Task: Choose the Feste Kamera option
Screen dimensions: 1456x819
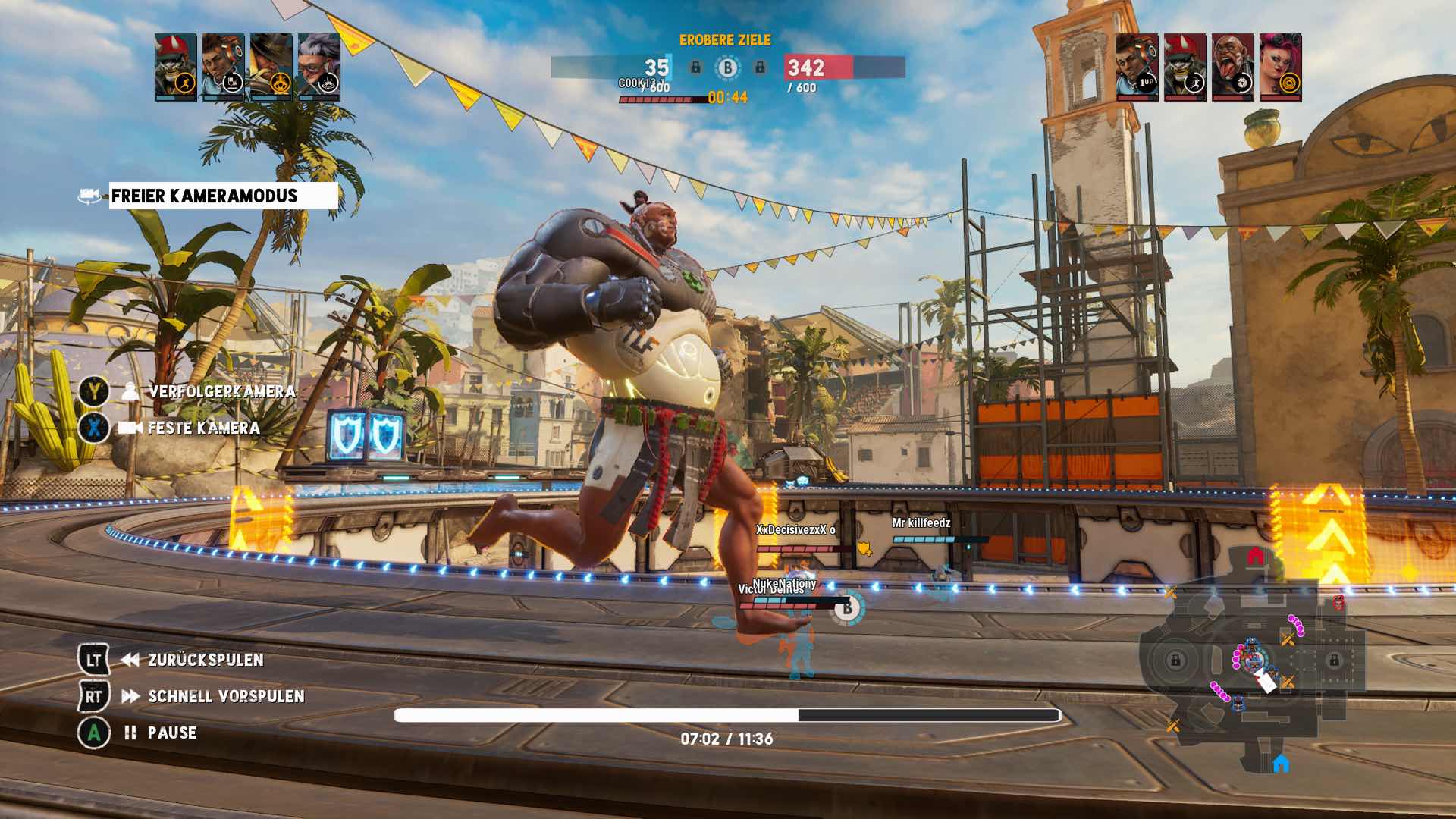Action: pos(203,428)
